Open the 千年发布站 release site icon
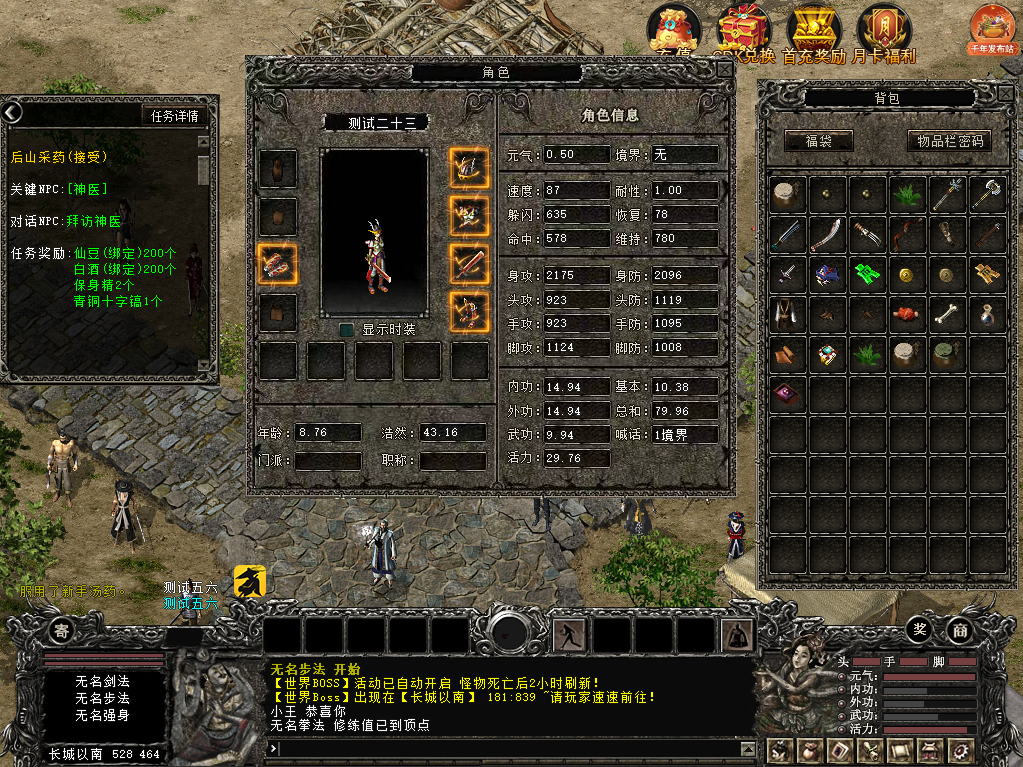Viewport: 1023px width, 767px height. 991,30
